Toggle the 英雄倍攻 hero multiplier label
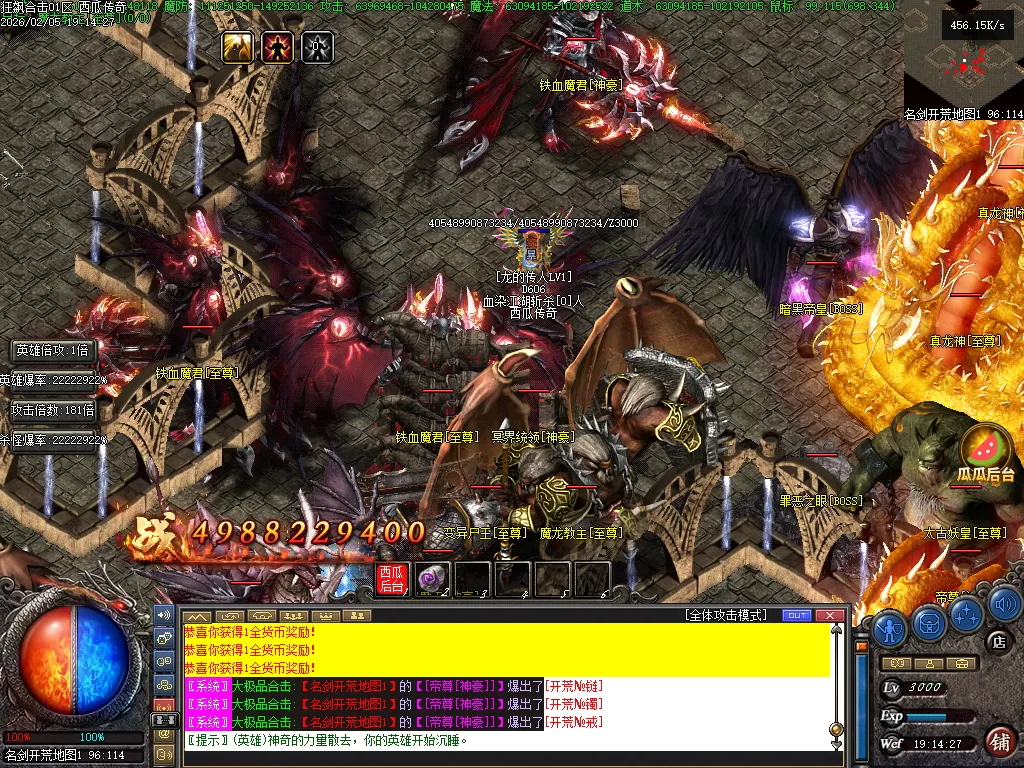Image resolution: width=1024 pixels, height=768 pixels. pos(52,350)
